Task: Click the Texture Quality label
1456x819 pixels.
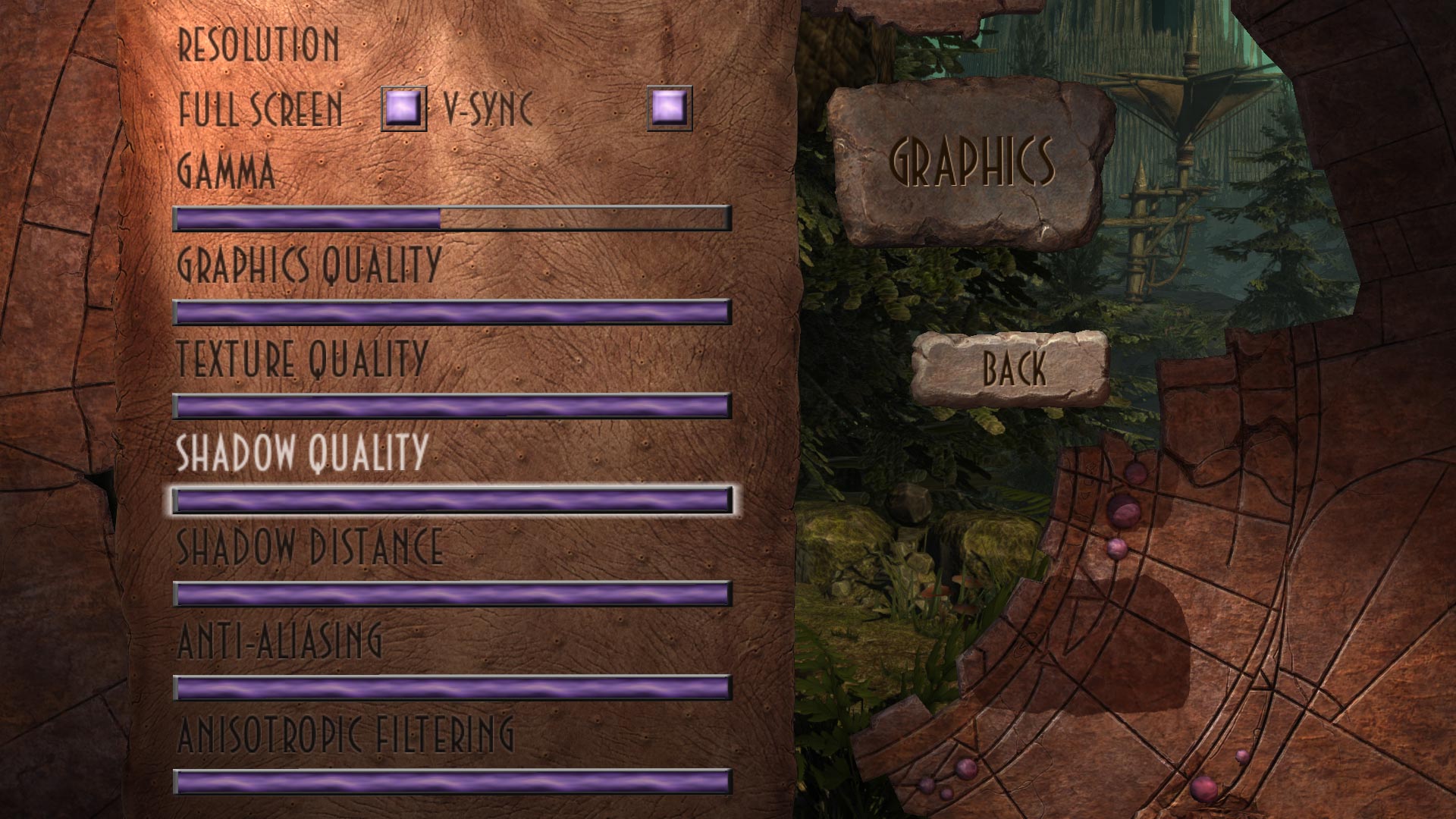Action: point(301,355)
